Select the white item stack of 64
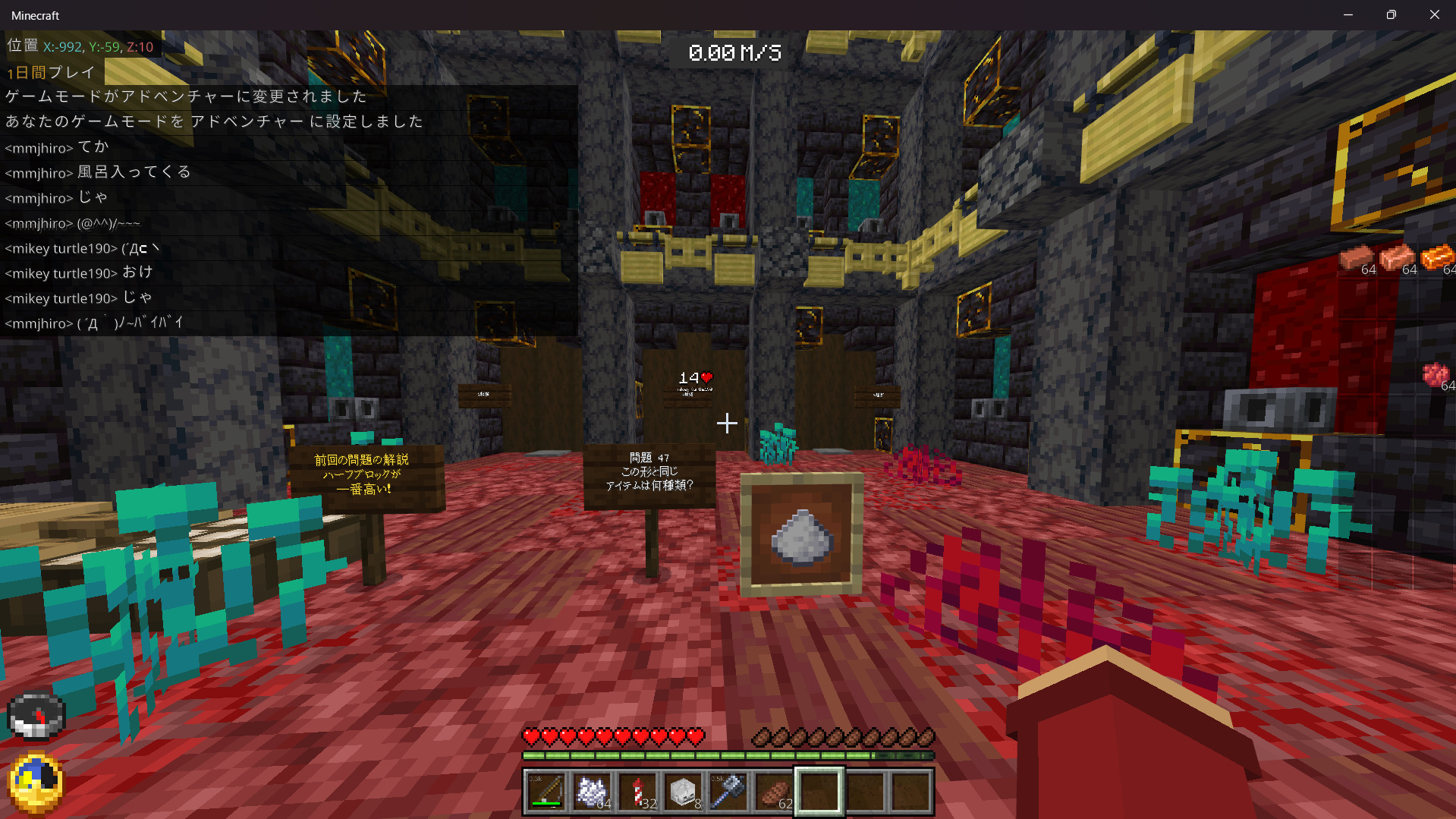This screenshot has width=1456, height=819. point(592,792)
